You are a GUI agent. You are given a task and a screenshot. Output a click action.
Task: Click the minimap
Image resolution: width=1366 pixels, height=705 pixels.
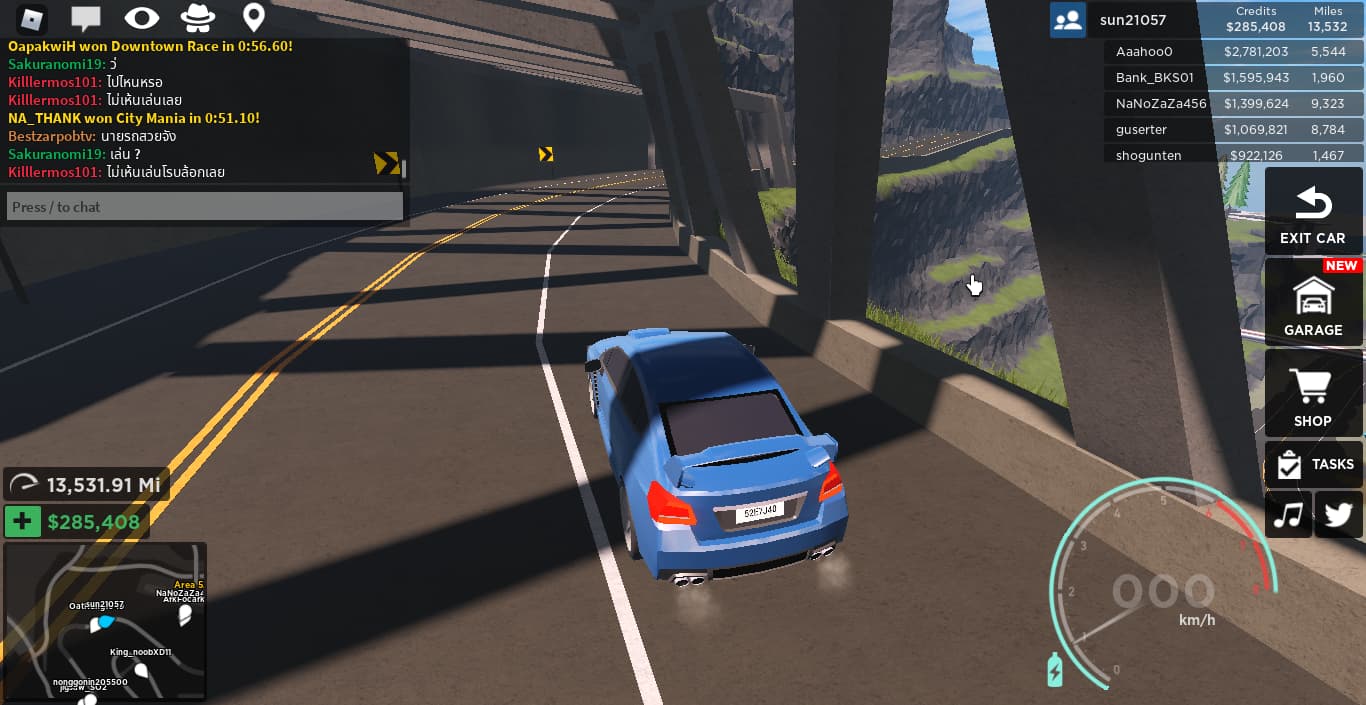point(105,621)
